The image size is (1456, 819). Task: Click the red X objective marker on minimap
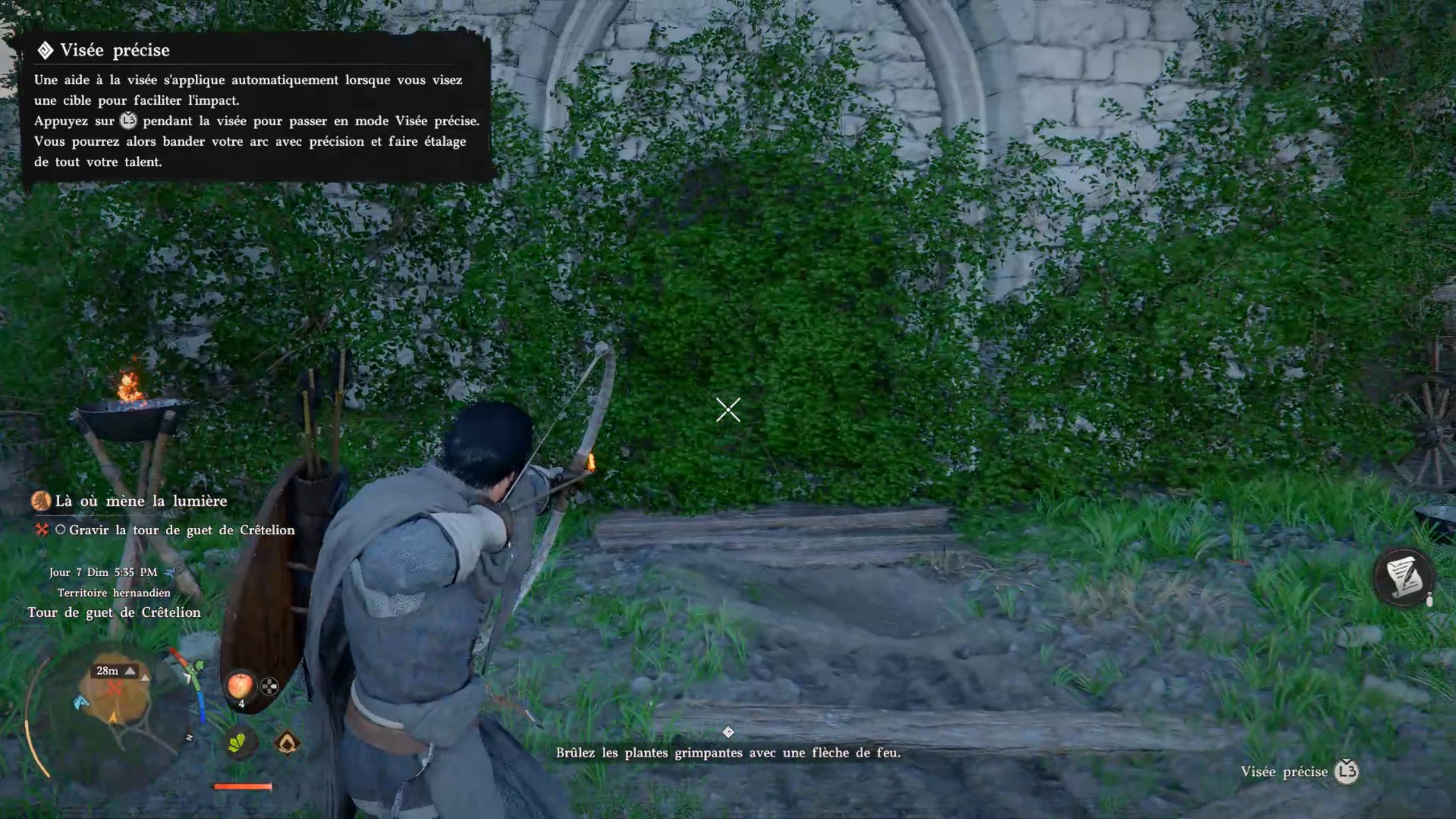(x=114, y=689)
